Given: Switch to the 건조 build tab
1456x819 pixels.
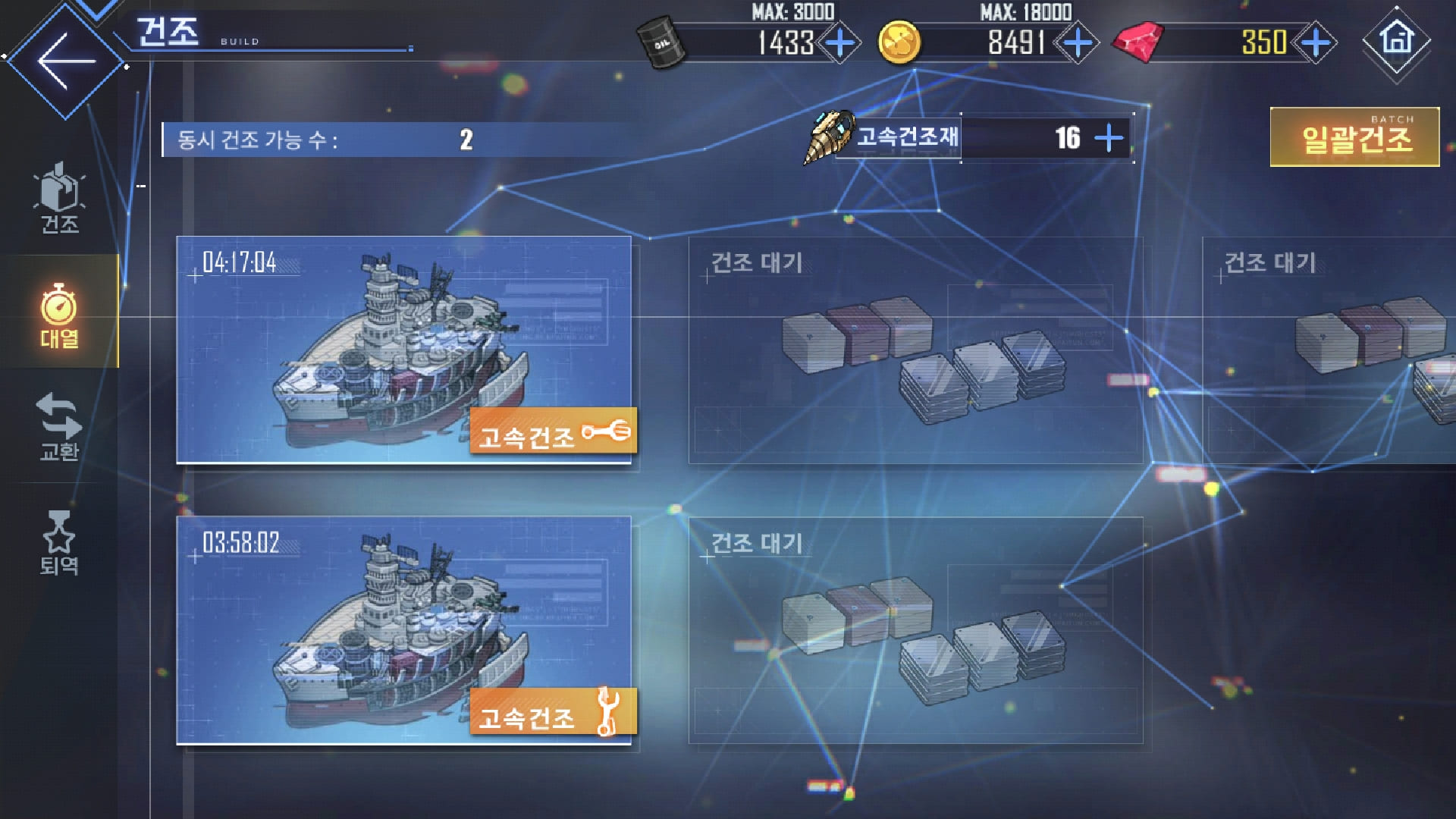Looking at the screenshot, I should click(x=59, y=199).
